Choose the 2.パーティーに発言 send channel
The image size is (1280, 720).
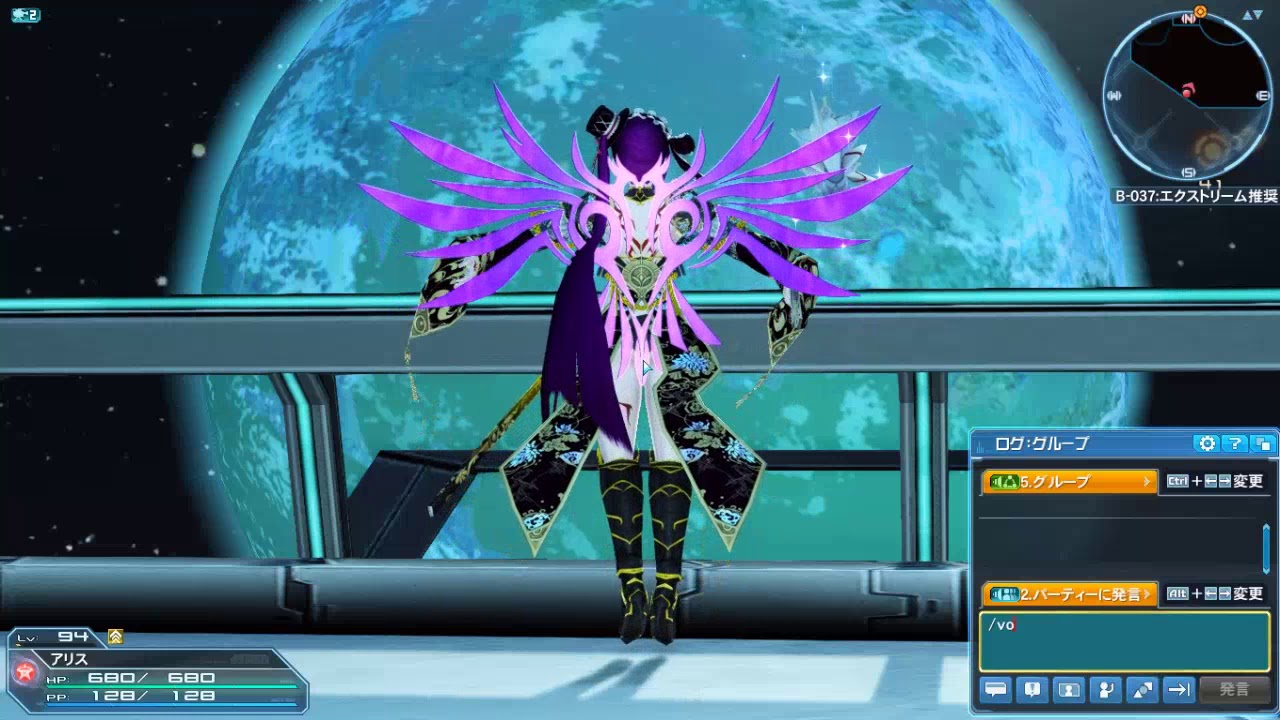pos(1069,594)
